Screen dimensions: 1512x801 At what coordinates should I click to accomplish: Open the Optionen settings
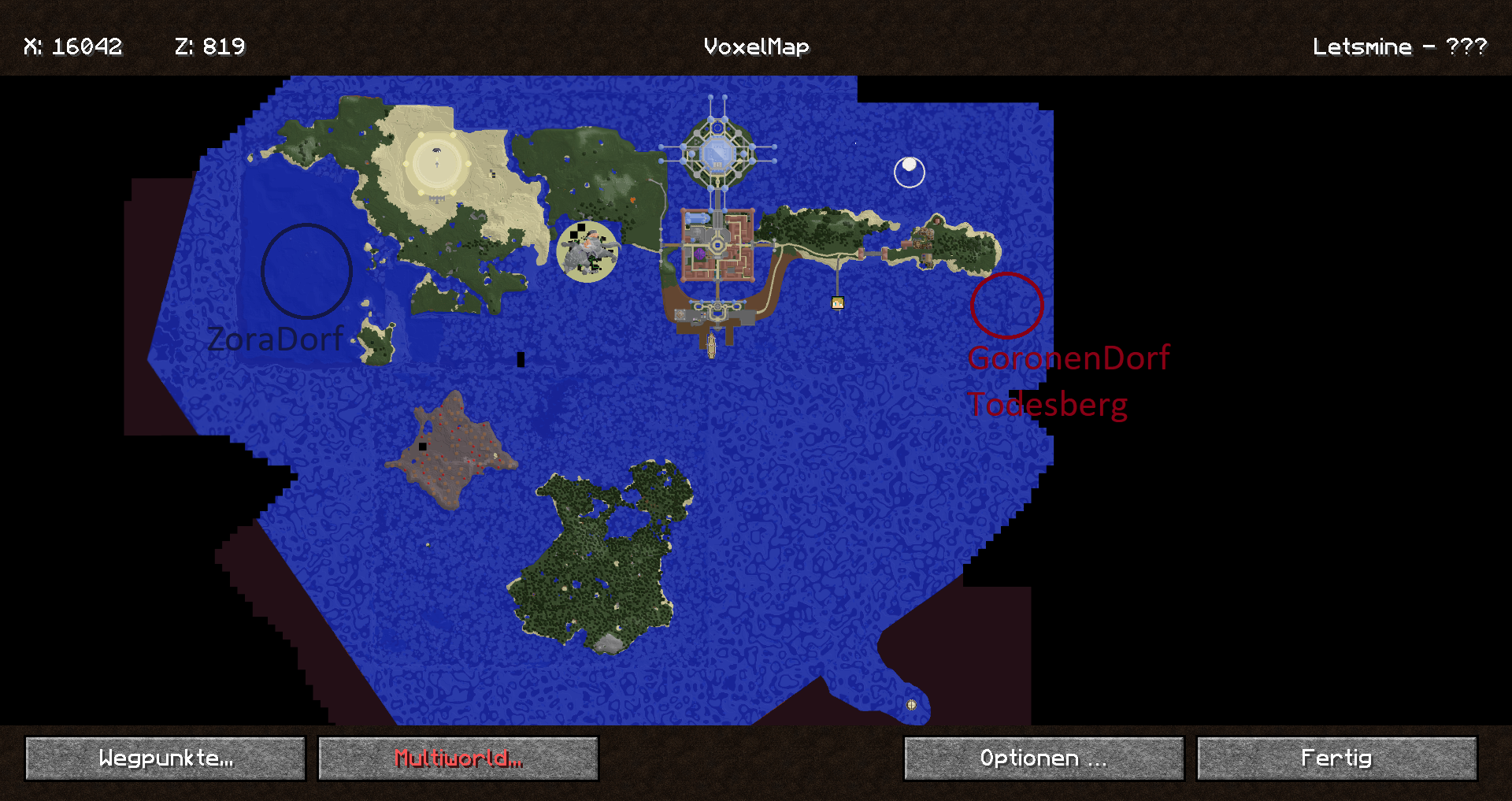pos(1043,758)
